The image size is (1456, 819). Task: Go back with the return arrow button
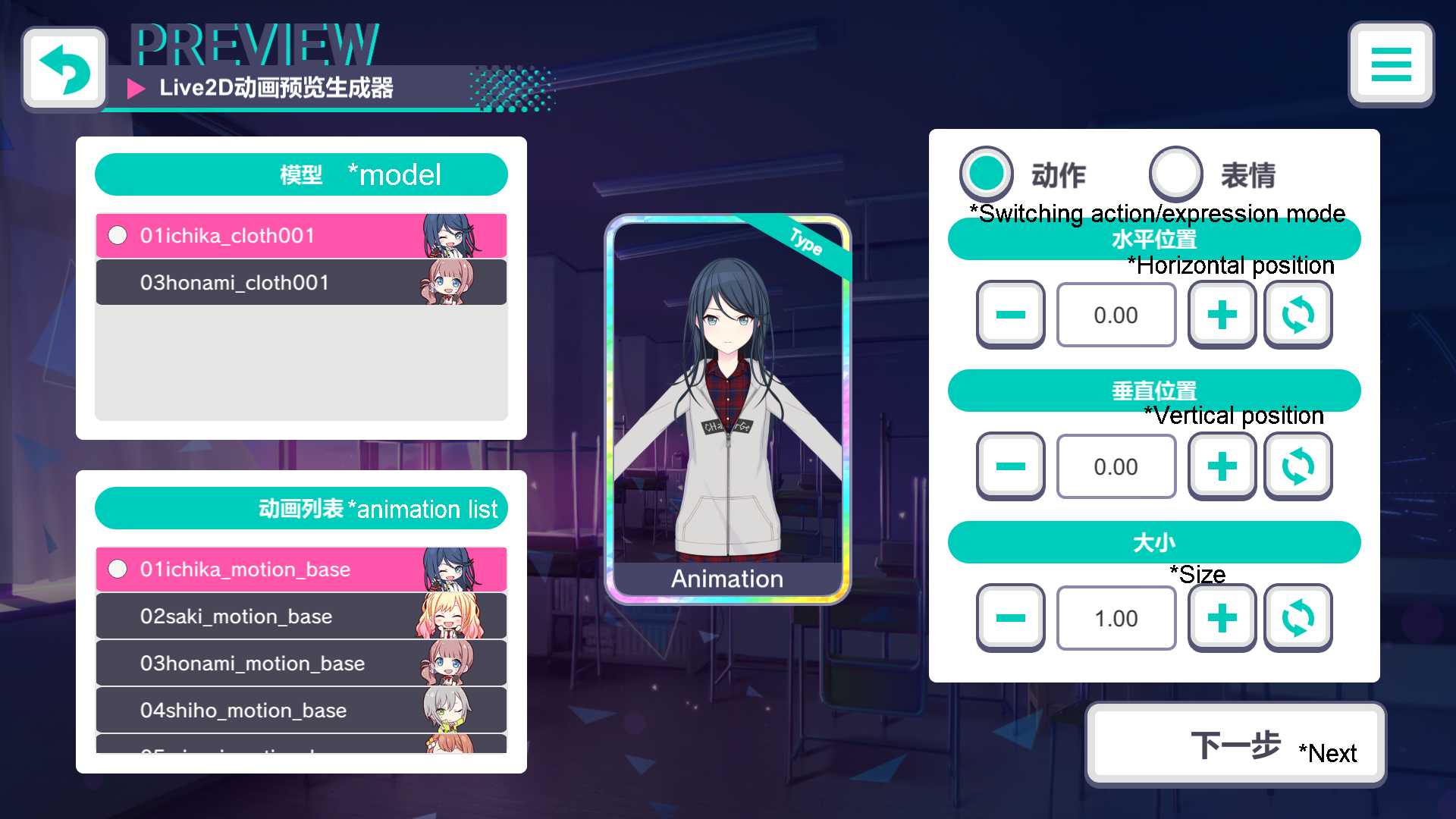[x=64, y=69]
